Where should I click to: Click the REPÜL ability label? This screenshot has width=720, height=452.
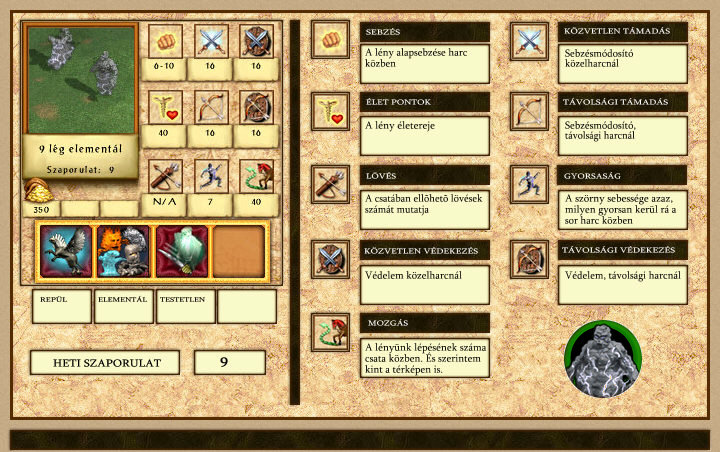pos(61,305)
